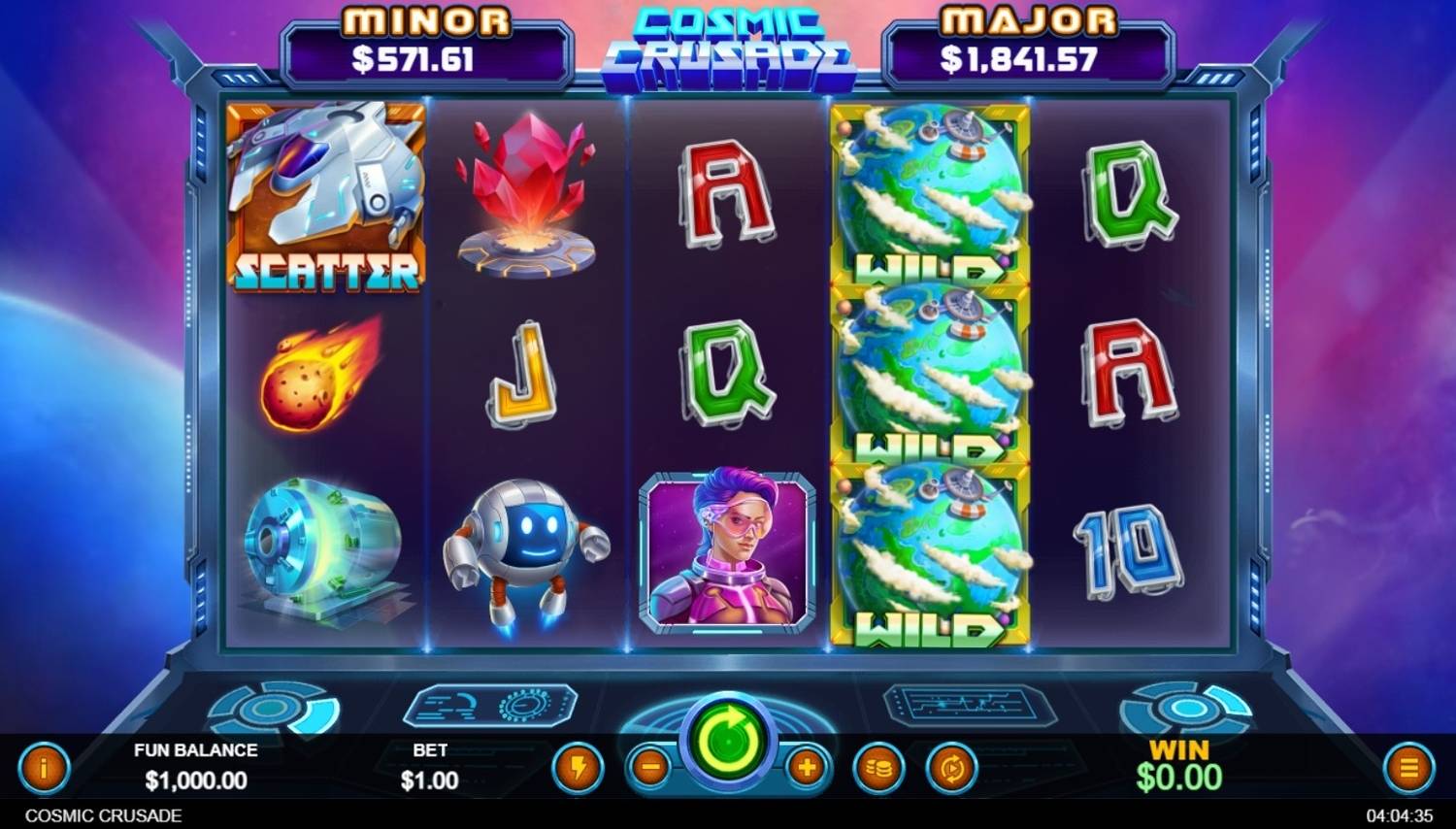Activate the lightning bolt turbo button
1456x829 pixels.
pyautogui.click(x=578, y=769)
